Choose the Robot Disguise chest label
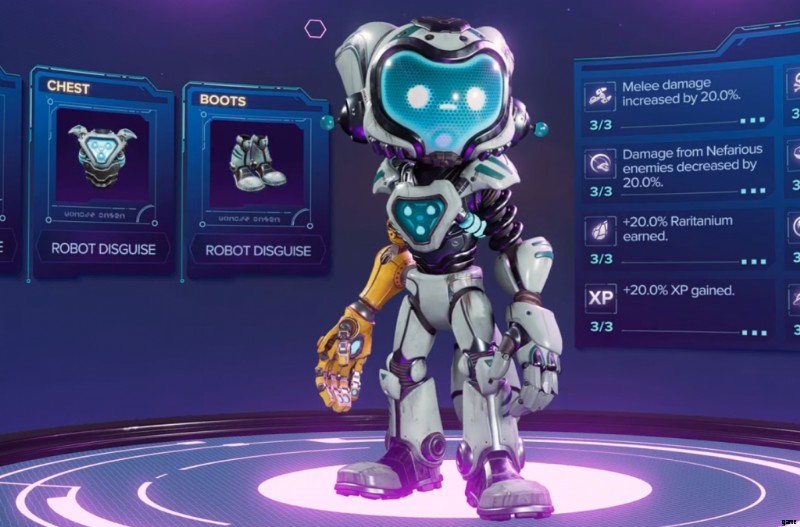 click(x=103, y=248)
